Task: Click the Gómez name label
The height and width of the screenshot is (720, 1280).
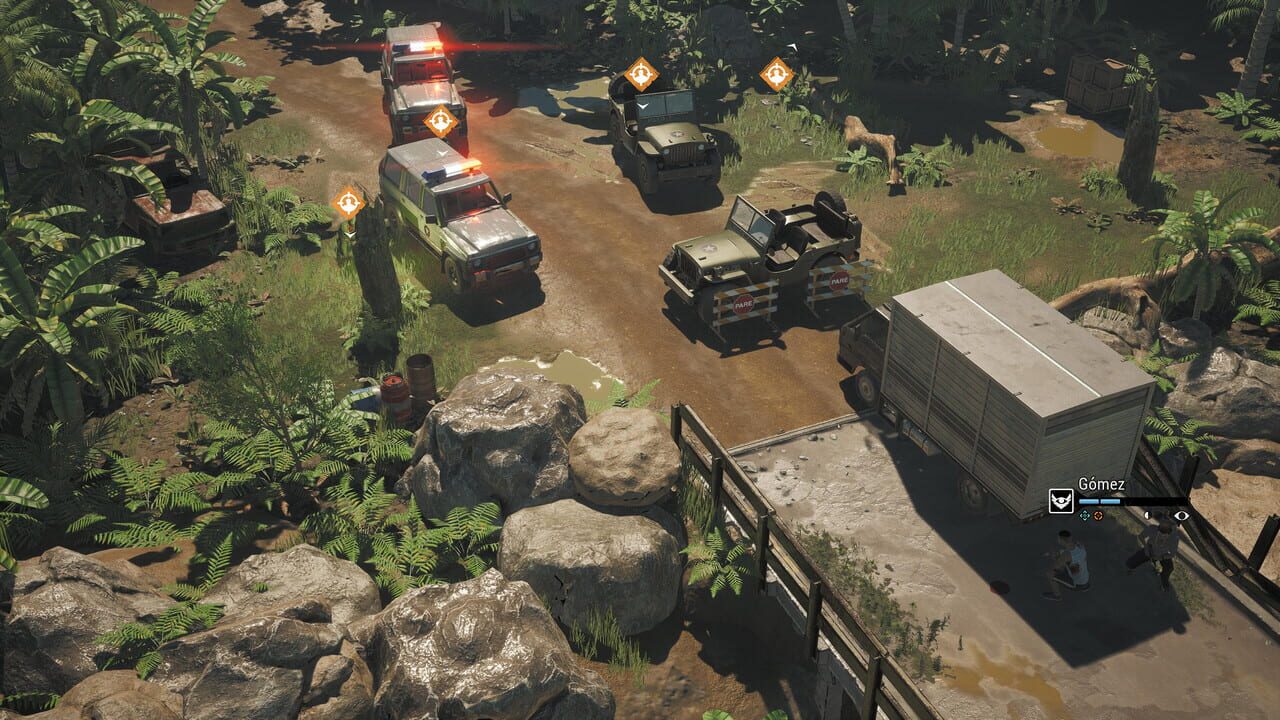Action: [x=1102, y=482]
